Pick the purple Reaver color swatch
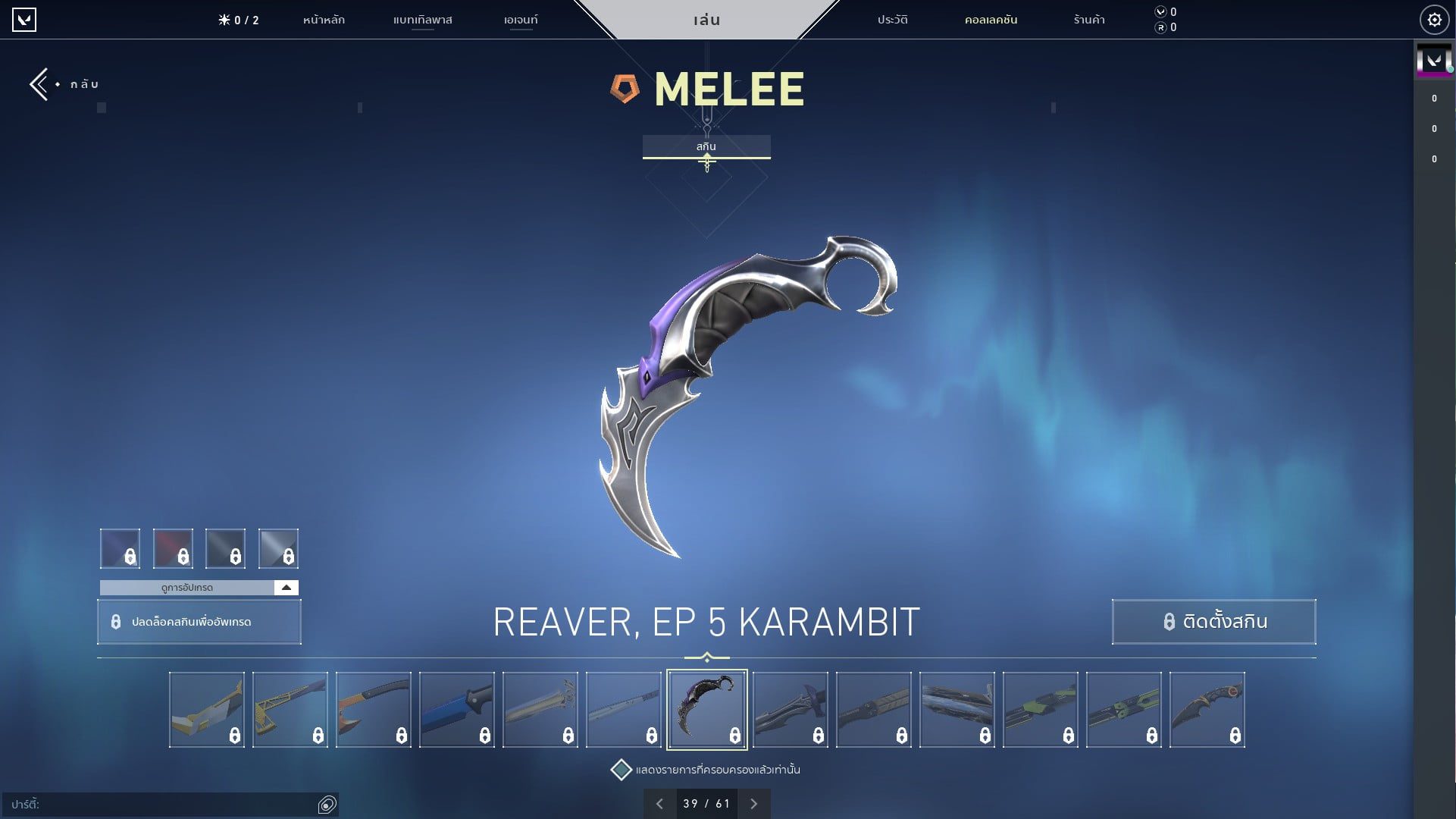Image resolution: width=1456 pixels, height=819 pixels. pos(120,548)
